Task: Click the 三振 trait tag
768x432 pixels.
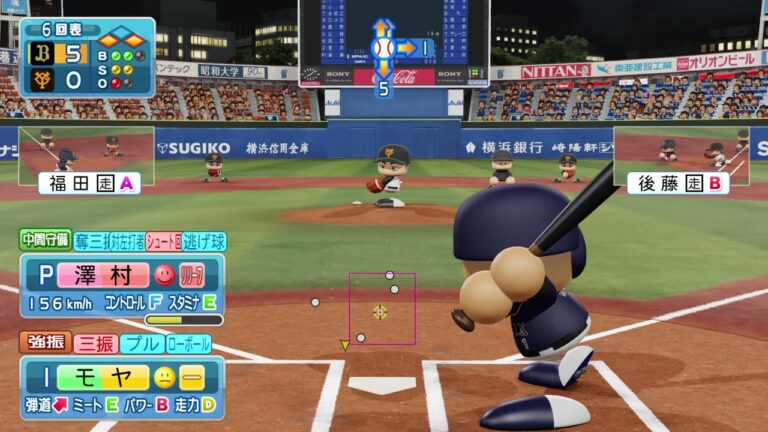Action: [95, 343]
